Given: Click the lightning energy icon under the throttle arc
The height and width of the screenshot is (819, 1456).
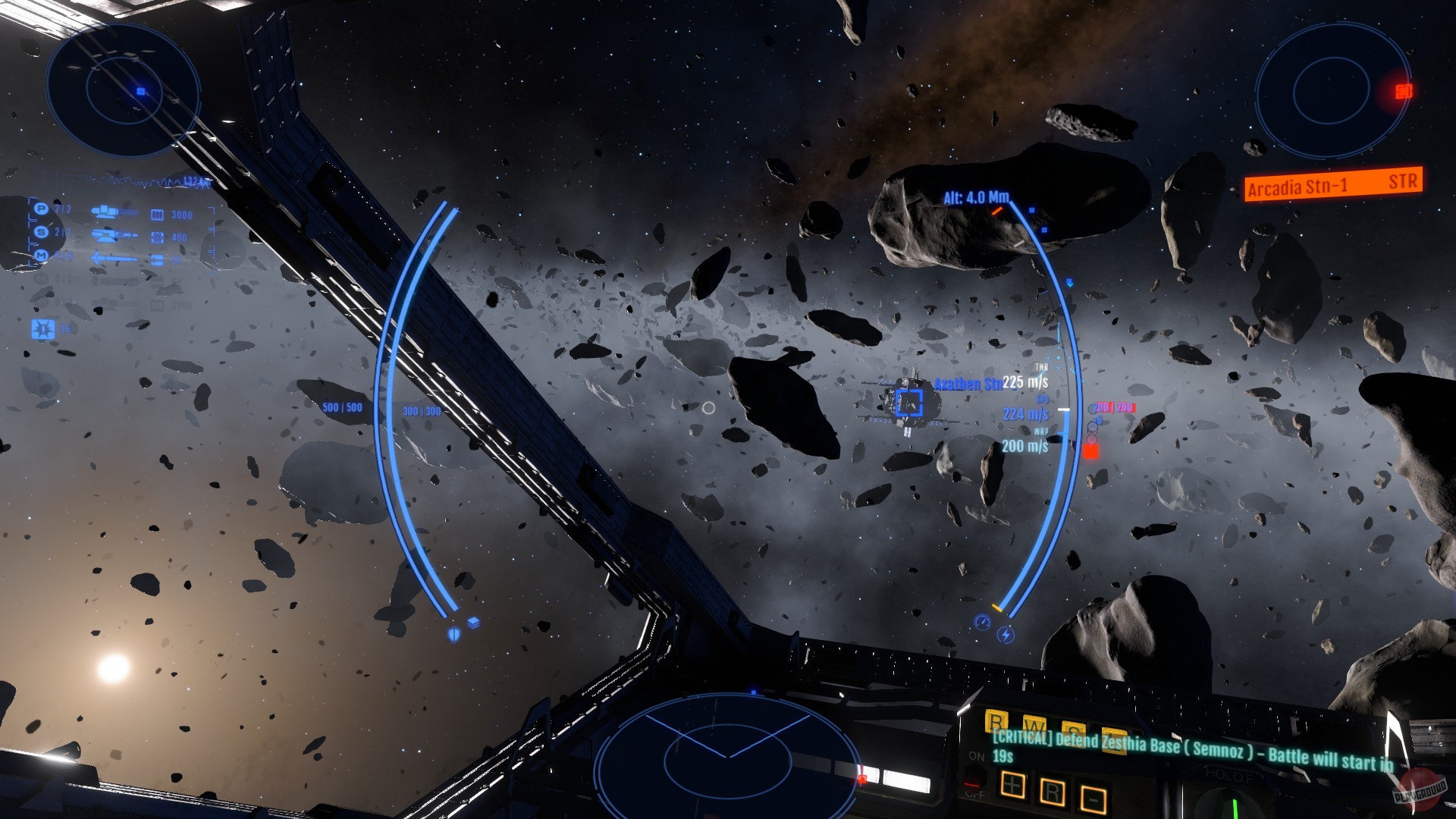Looking at the screenshot, I should click(x=1006, y=635).
